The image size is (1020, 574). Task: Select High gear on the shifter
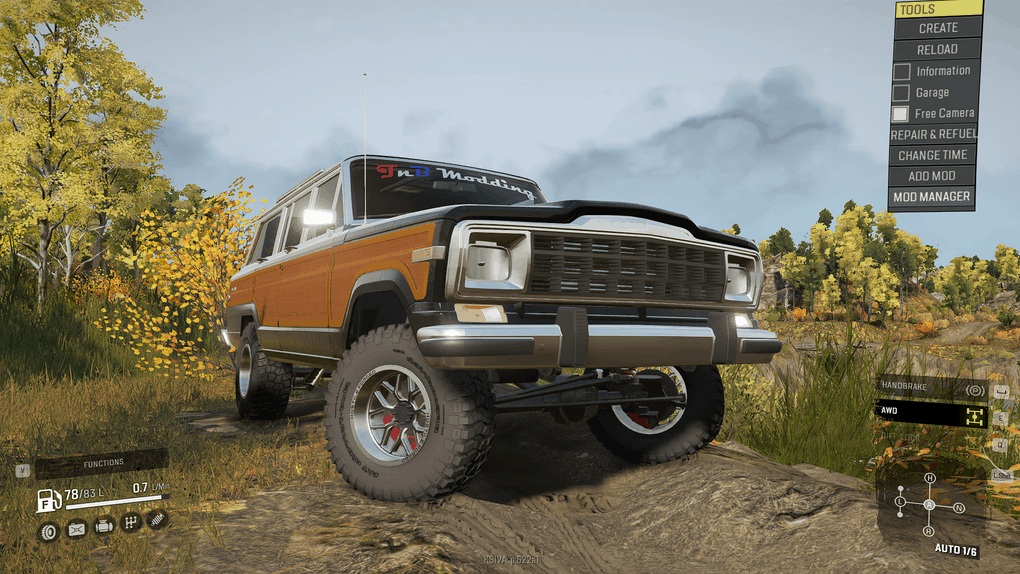coord(929,479)
